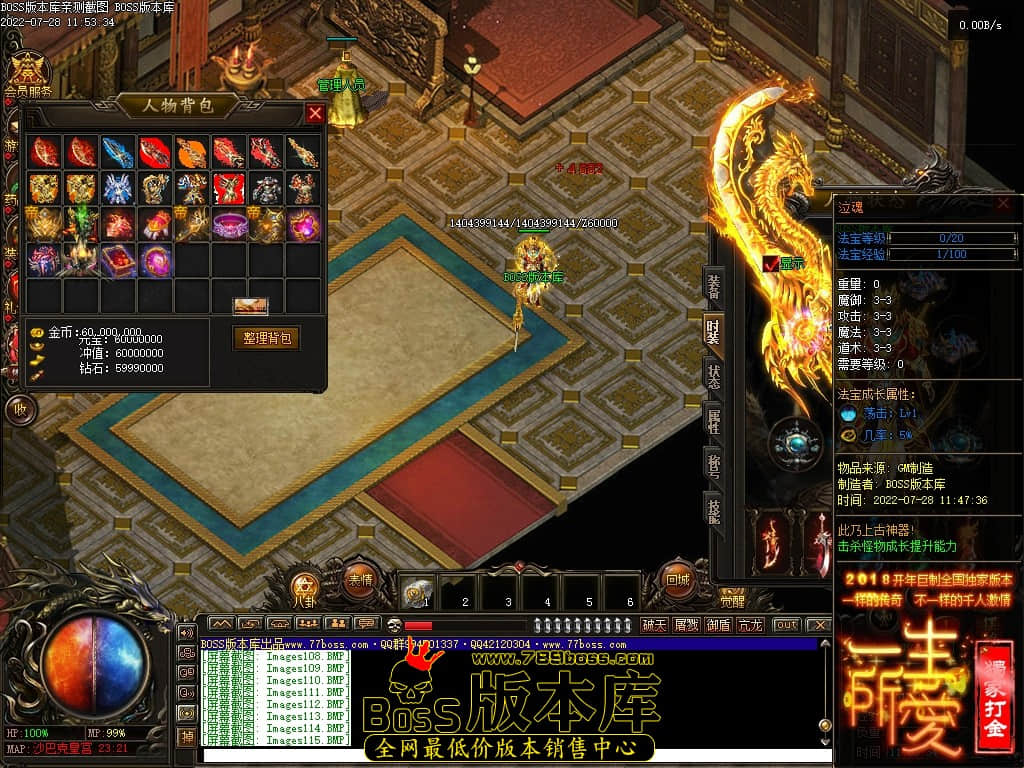
Task: Activate the 破天 skill button
Action: tap(655, 625)
